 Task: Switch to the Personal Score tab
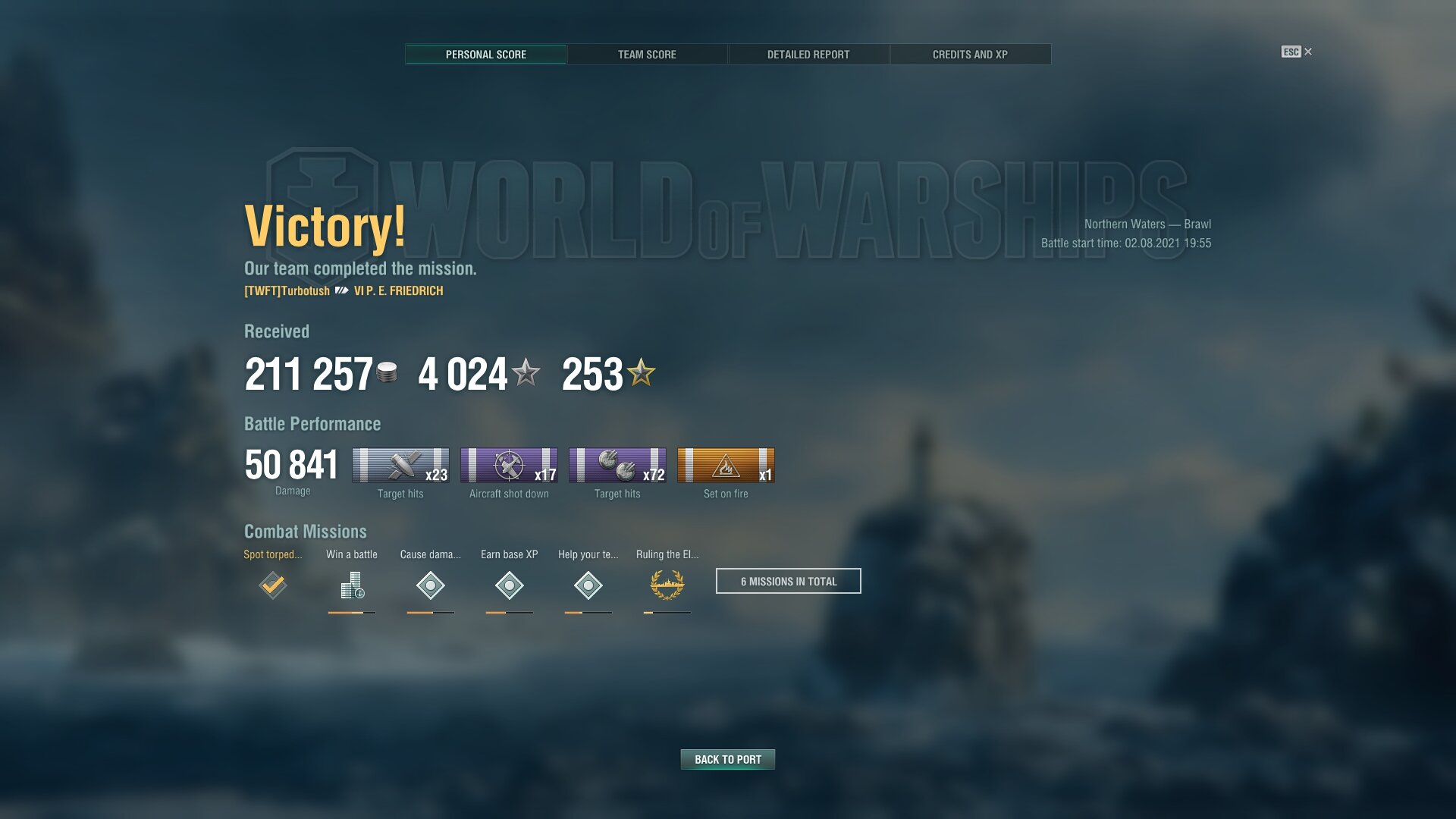coord(485,55)
